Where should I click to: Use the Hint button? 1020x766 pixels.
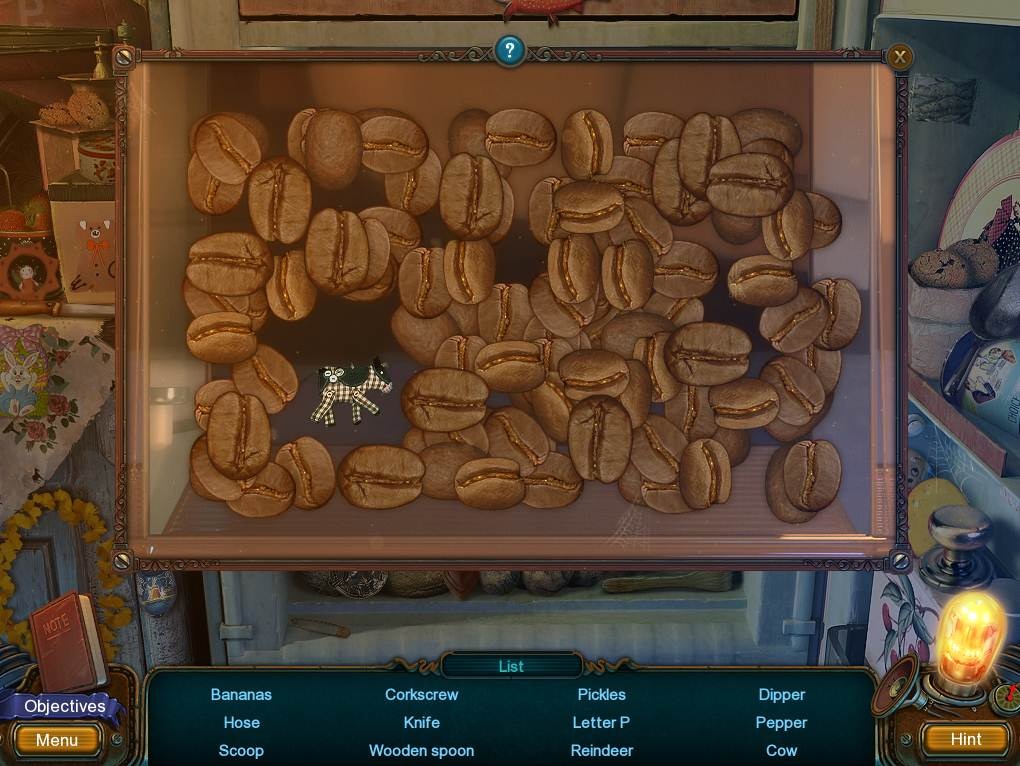pos(966,739)
